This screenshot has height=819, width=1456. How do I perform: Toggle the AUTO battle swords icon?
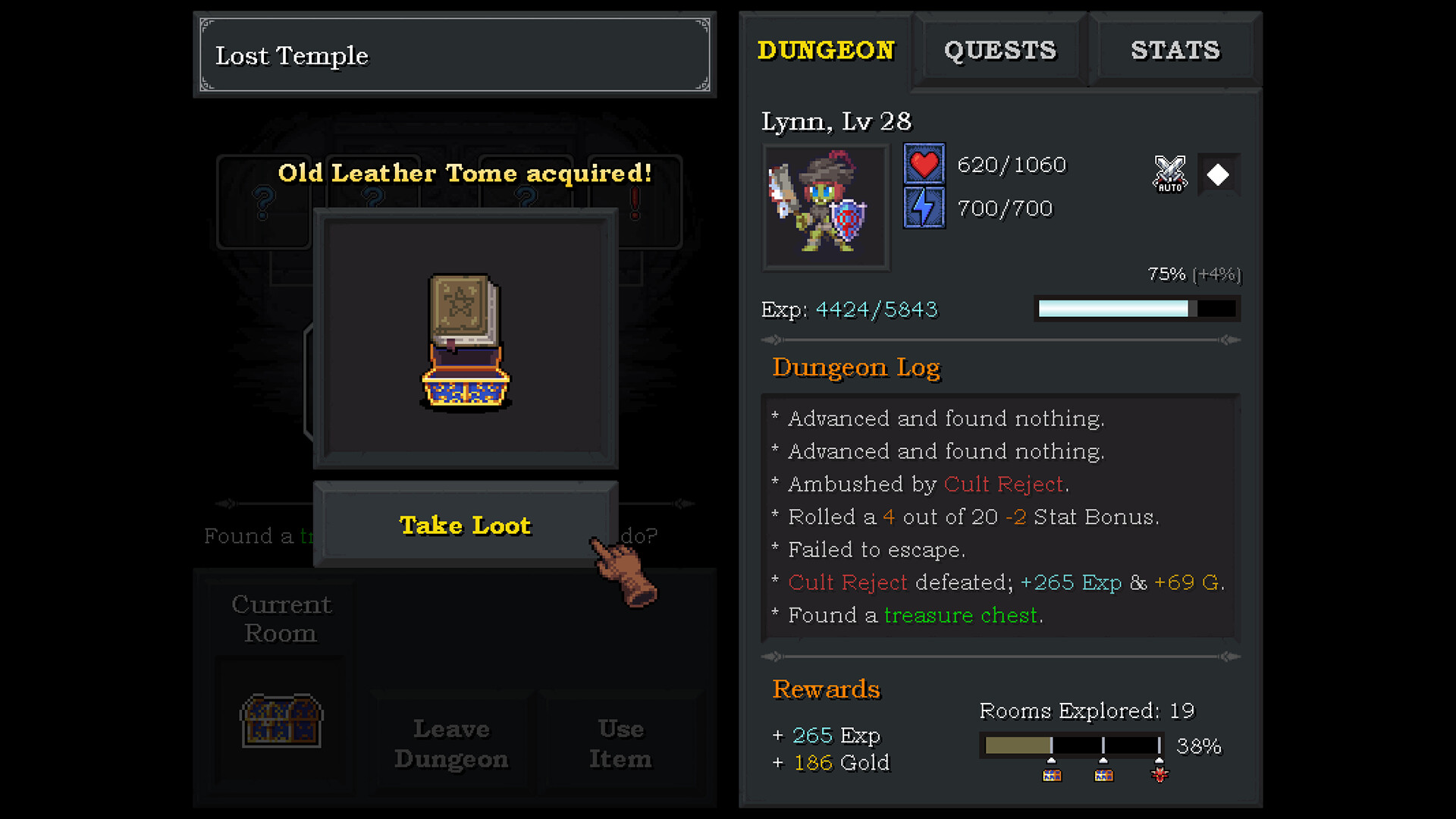coord(1169,174)
